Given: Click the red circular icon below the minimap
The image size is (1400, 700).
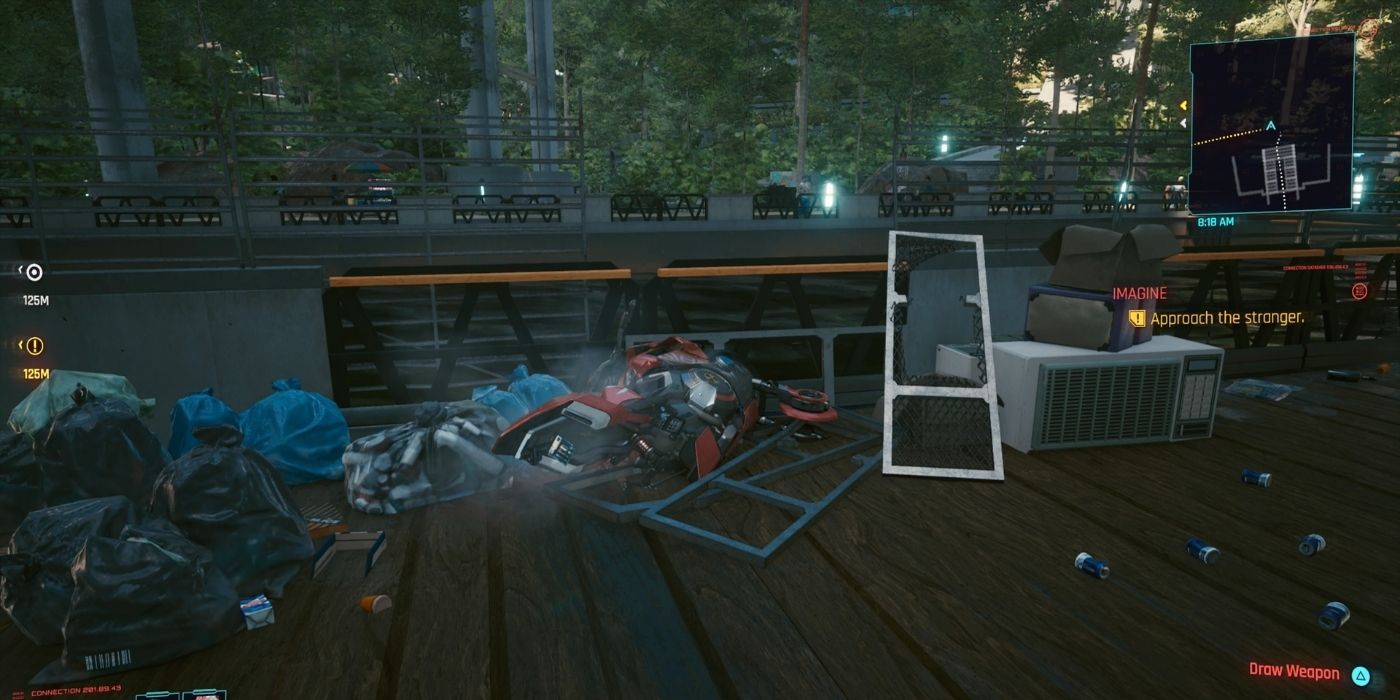Looking at the screenshot, I should (x=1359, y=291).
